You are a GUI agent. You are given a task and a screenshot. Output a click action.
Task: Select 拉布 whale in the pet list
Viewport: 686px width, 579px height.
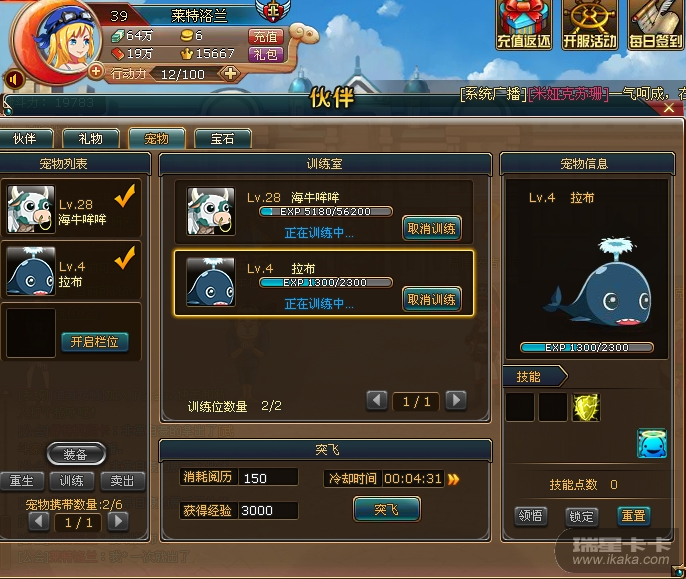[x=70, y=272]
